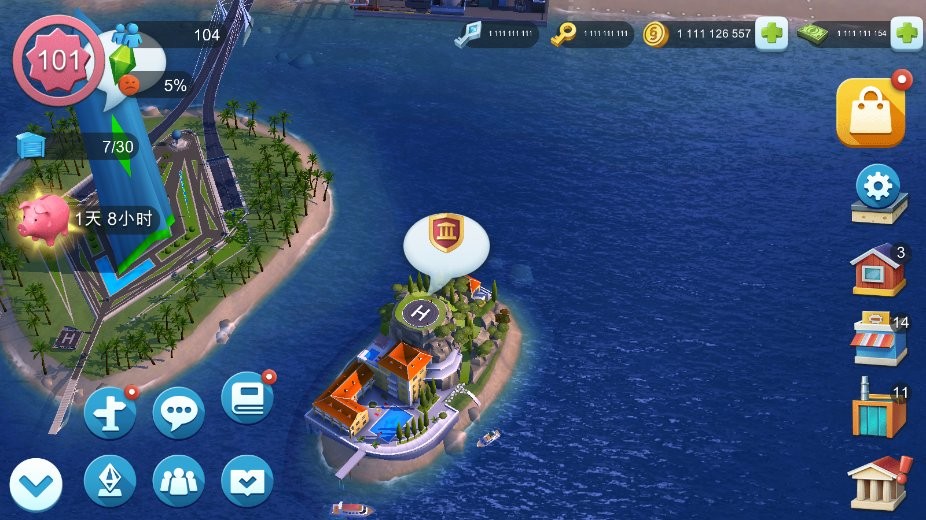
Task: Open the government building menu
Action: click(x=878, y=482)
